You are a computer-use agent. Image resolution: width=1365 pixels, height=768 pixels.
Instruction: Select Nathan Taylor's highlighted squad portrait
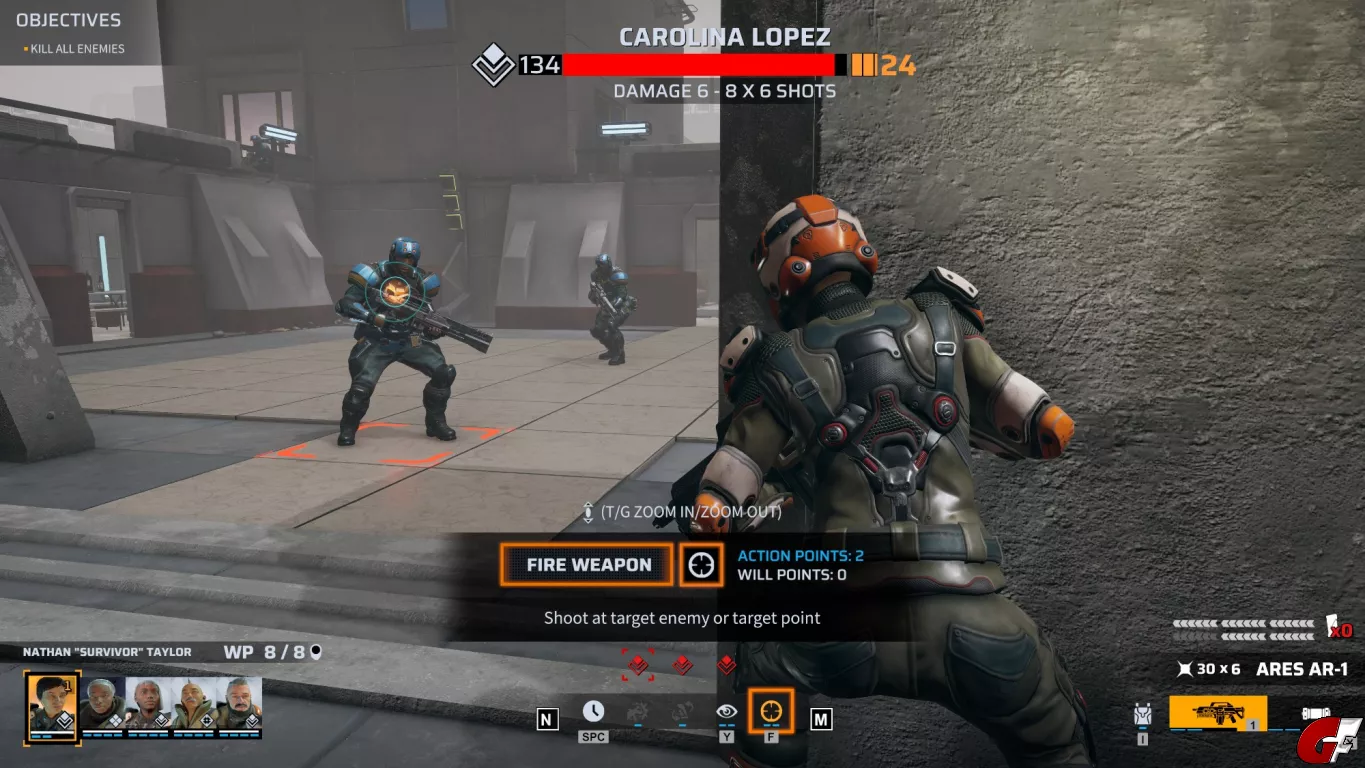coord(51,702)
